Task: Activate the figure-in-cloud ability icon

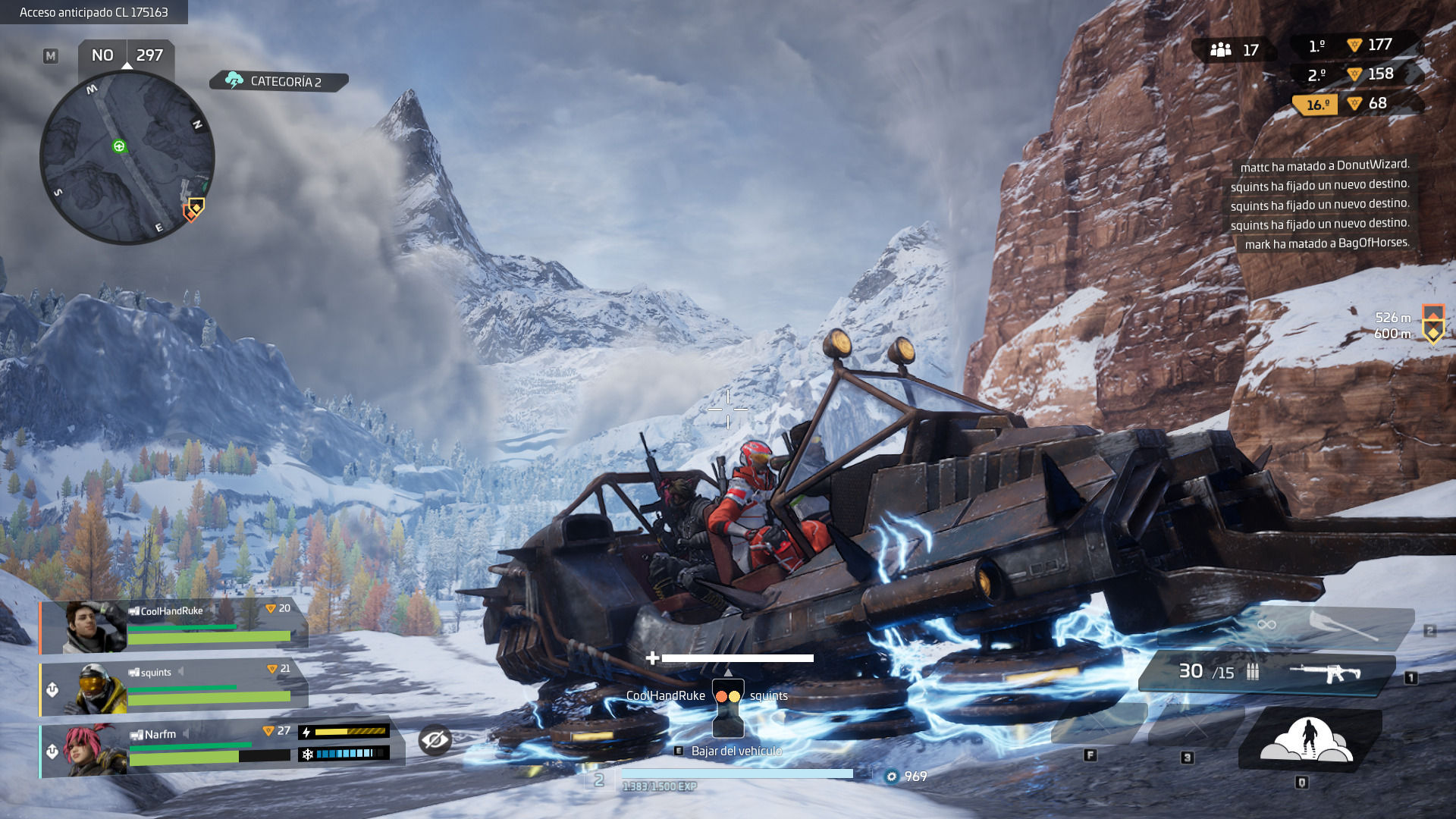Action: (x=1307, y=739)
